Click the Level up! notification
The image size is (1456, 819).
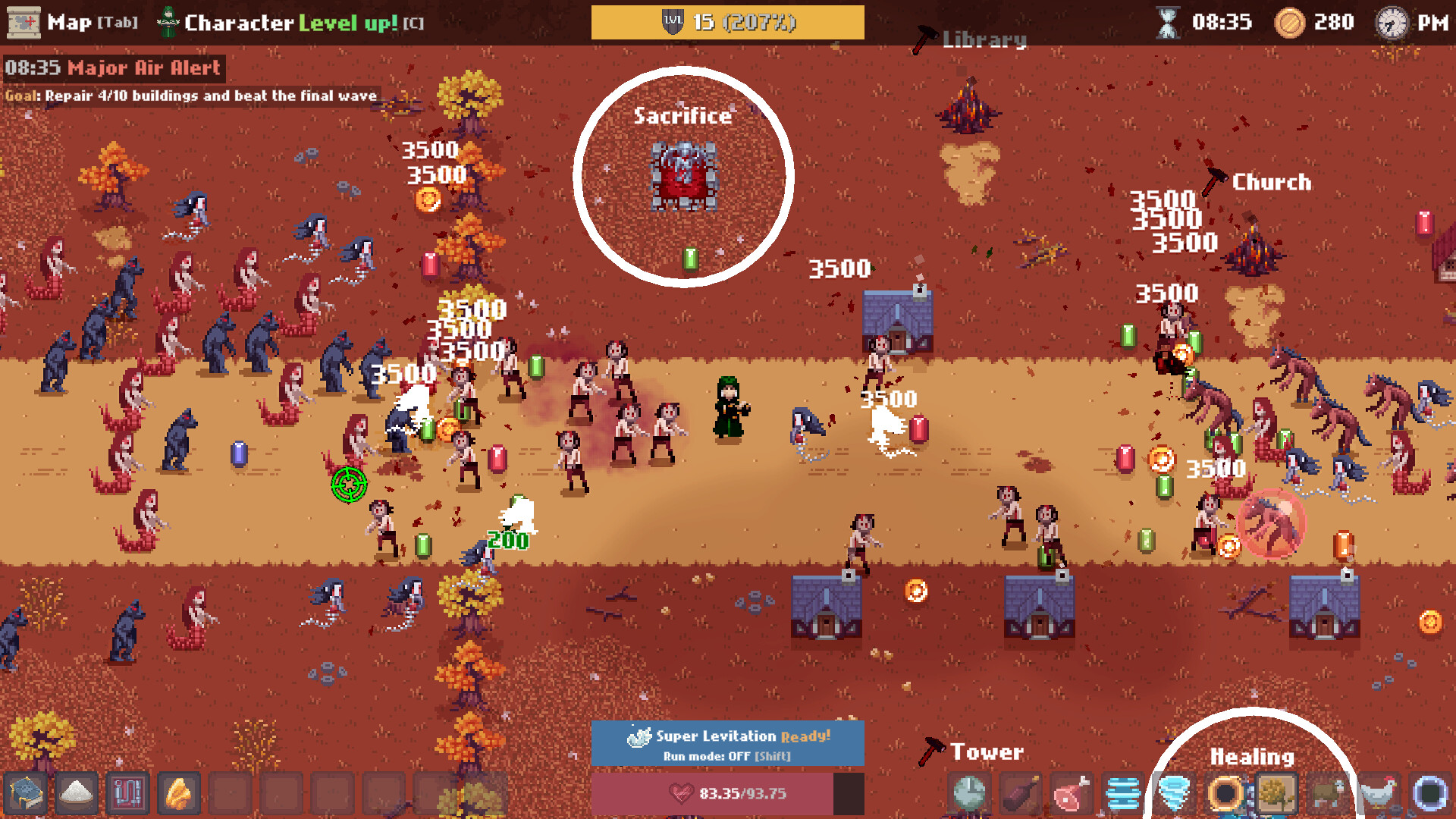point(345,21)
